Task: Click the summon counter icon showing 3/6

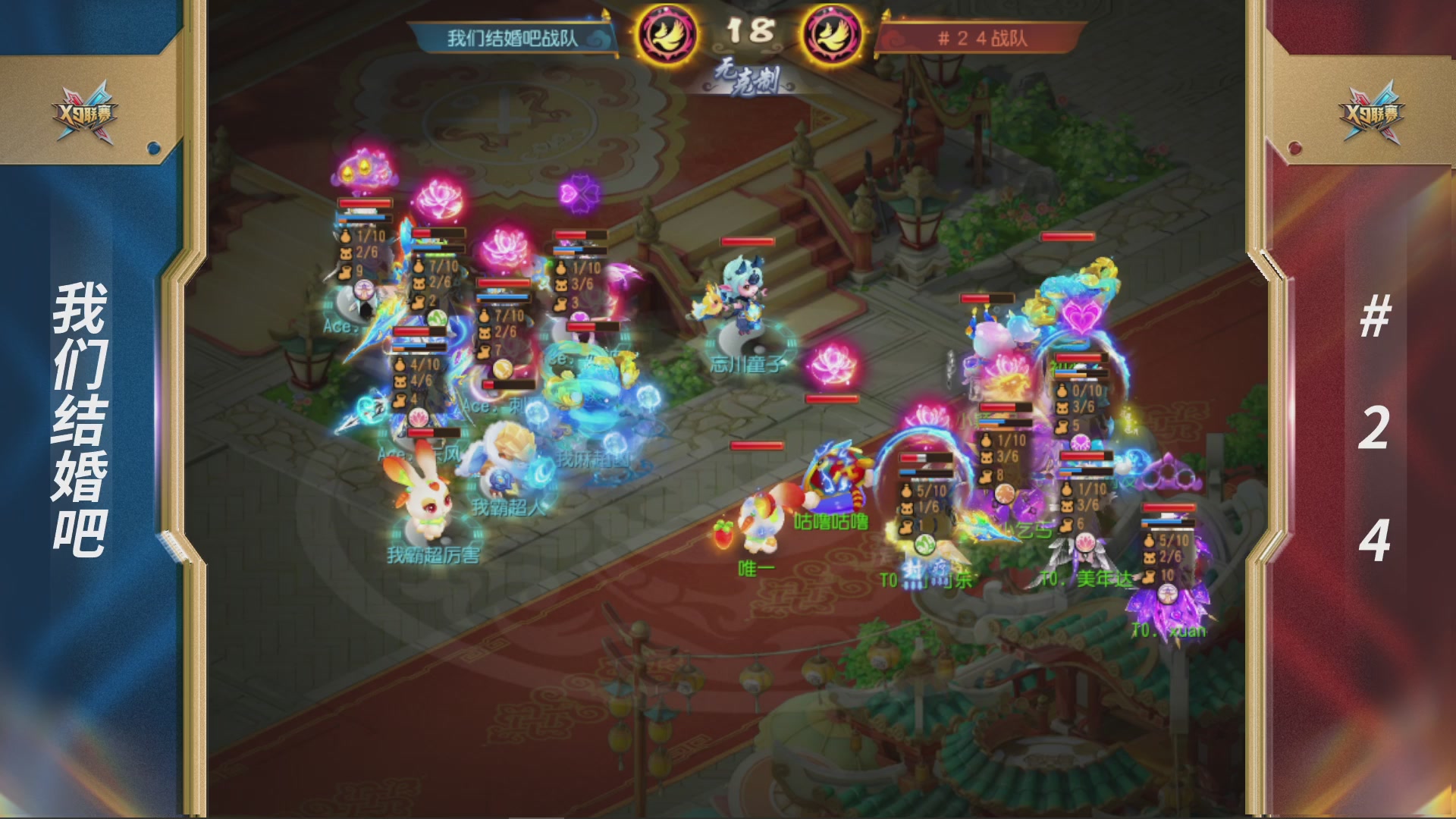Action: (x=560, y=284)
